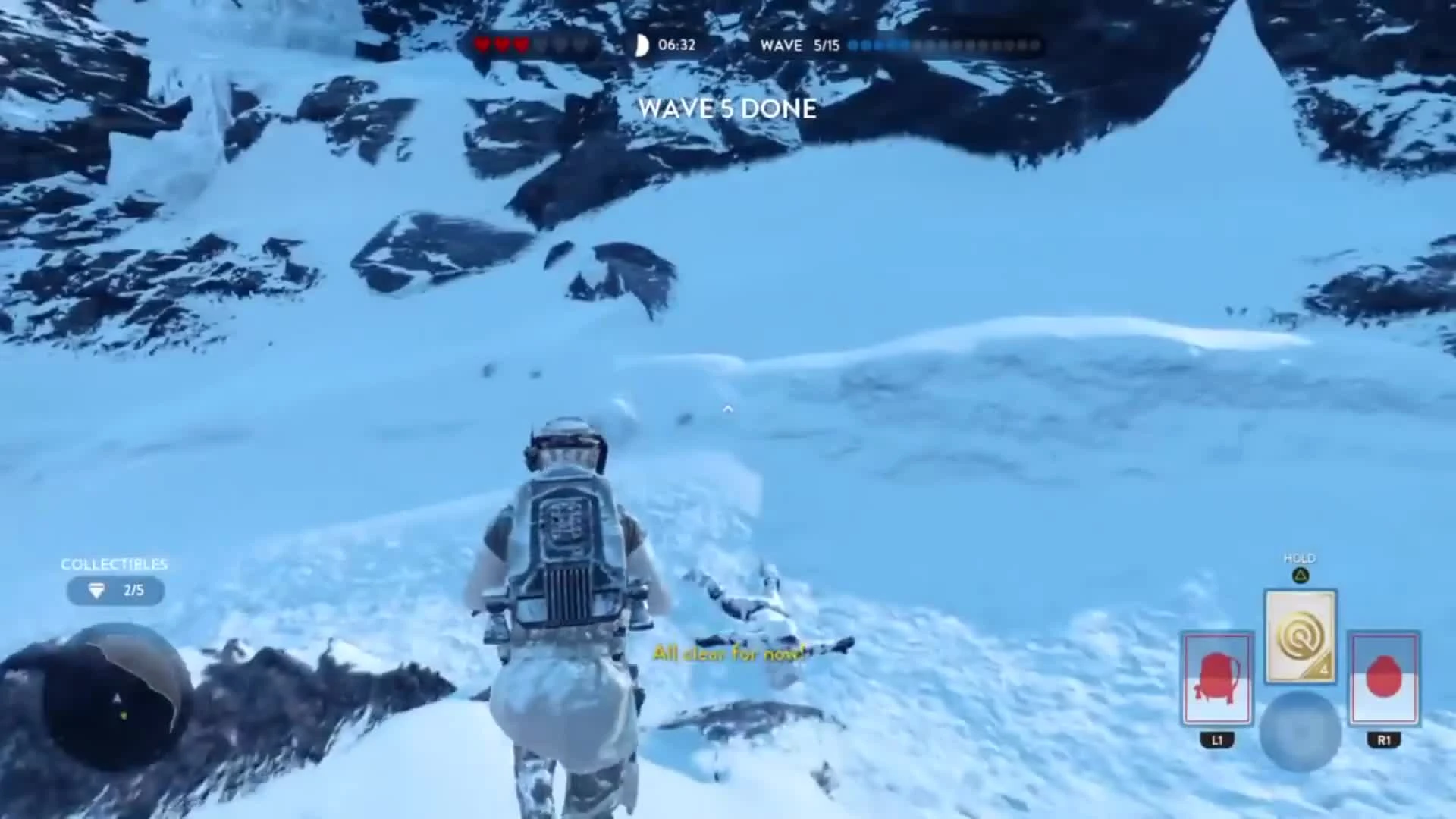Toggle the last blue wave progress pip
This screenshot has height=819, width=1456.
903,45
